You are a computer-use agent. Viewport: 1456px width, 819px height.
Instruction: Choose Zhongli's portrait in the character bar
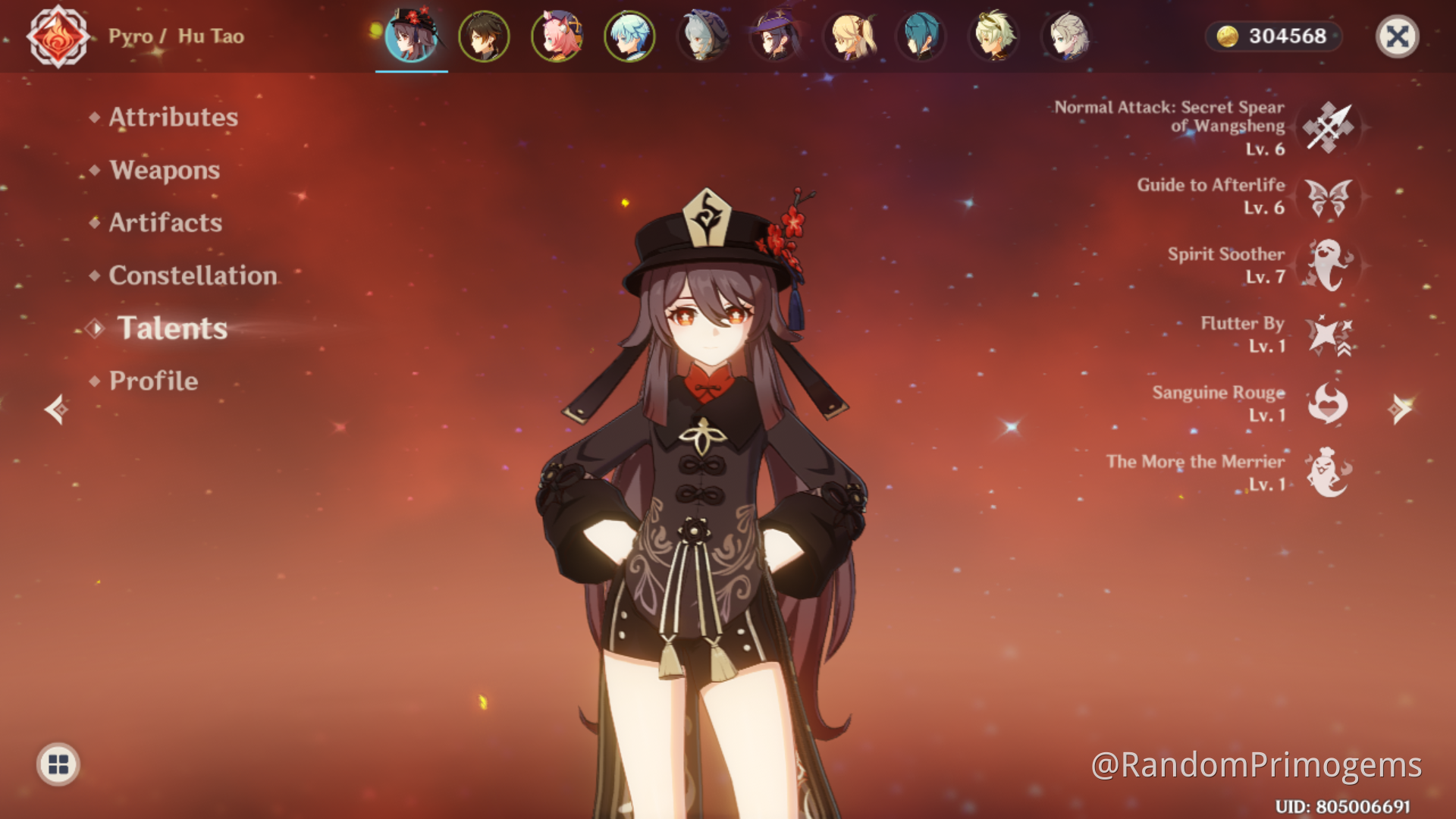pyautogui.click(x=484, y=36)
